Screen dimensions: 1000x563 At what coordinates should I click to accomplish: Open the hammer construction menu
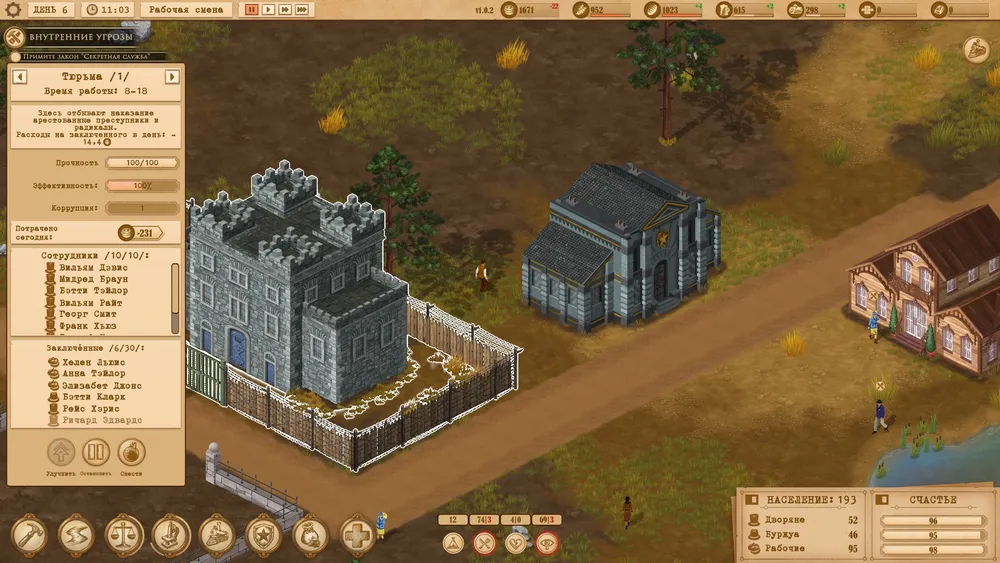[x=29, y=535]
